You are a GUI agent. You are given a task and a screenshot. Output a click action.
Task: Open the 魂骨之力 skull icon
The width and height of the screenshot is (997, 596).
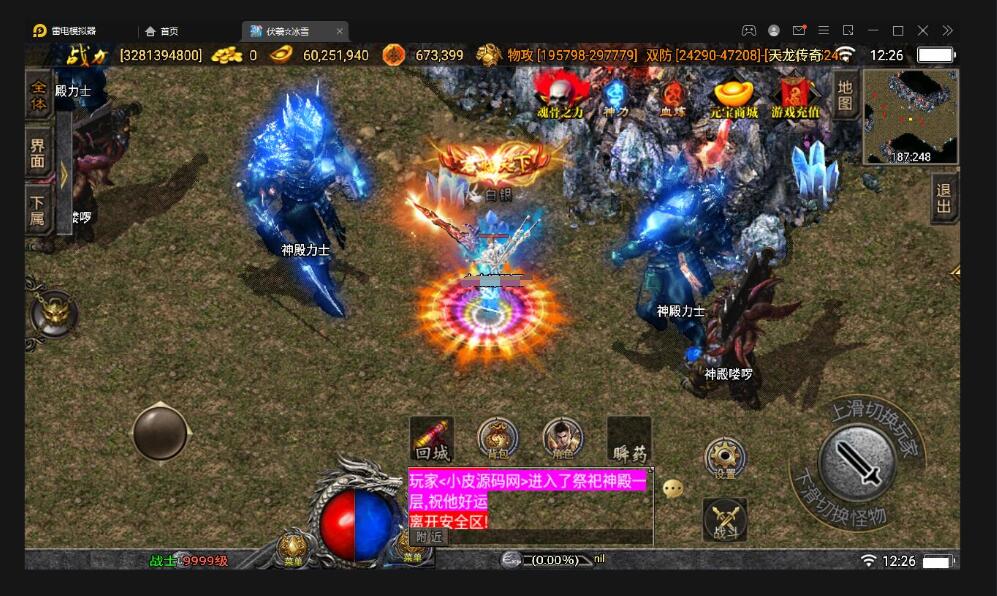coord(559,98)
